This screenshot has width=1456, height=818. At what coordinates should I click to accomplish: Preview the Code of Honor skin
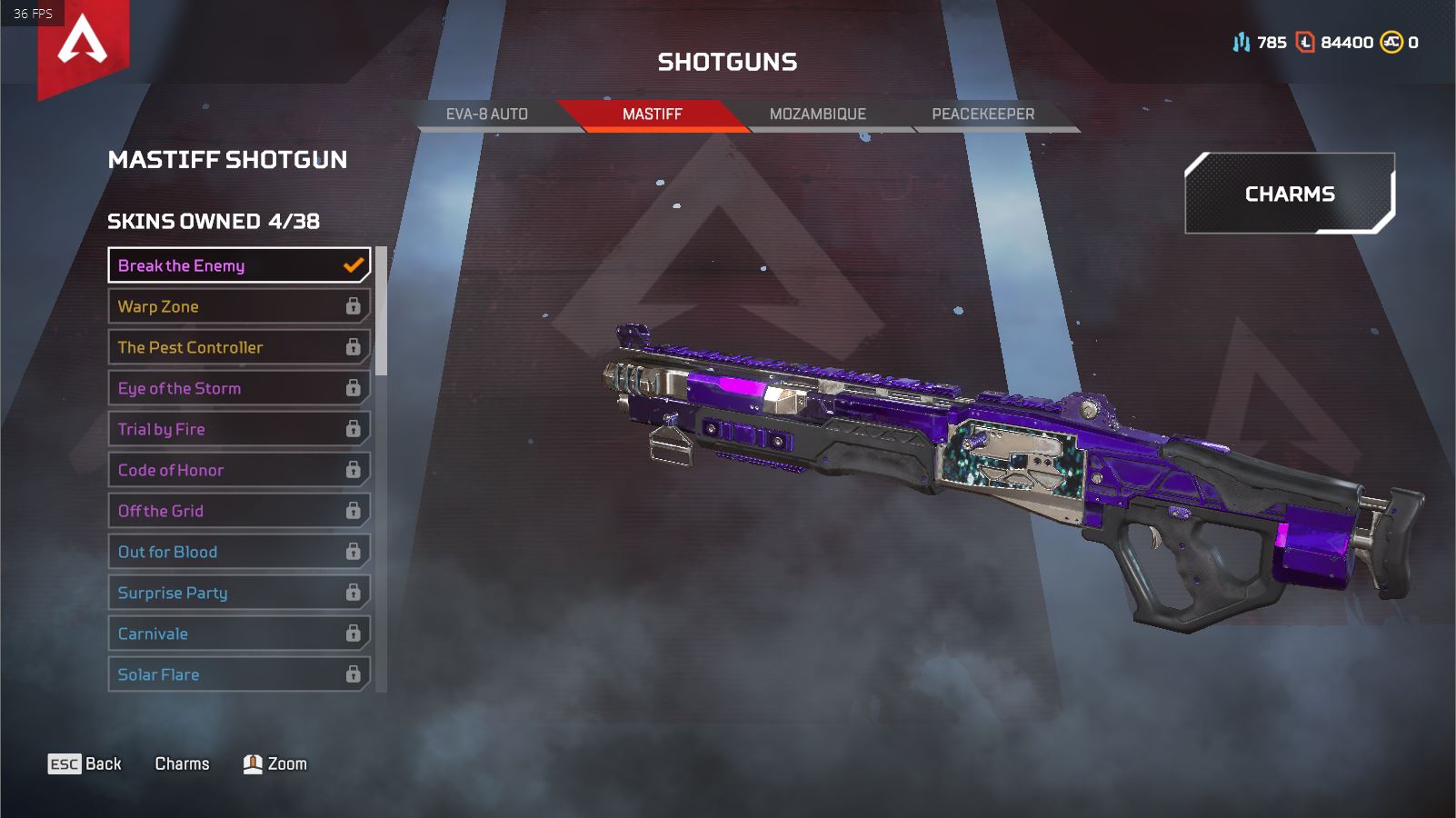[239, 470]
